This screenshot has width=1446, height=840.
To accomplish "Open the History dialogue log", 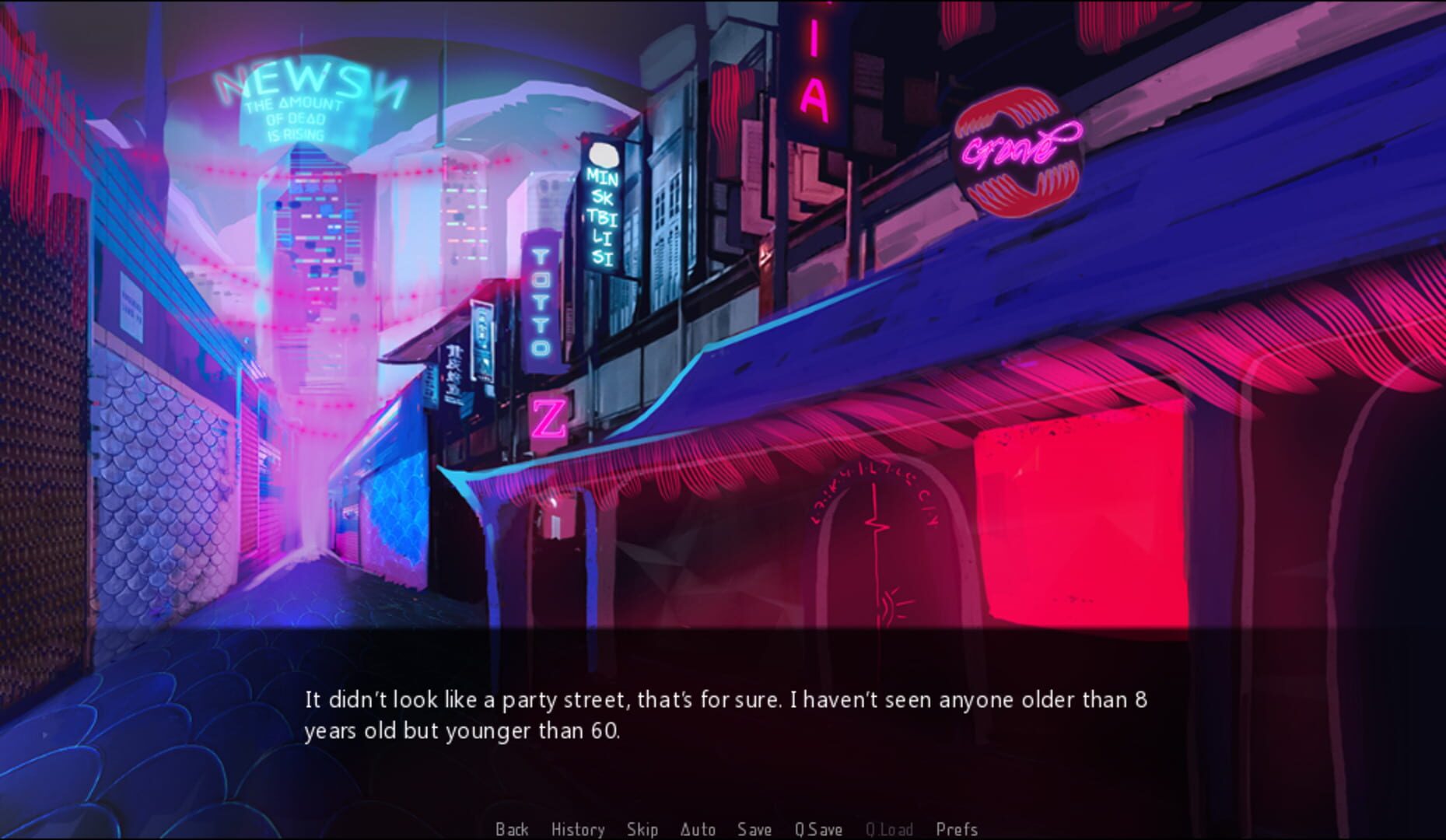I will point(578,829).
